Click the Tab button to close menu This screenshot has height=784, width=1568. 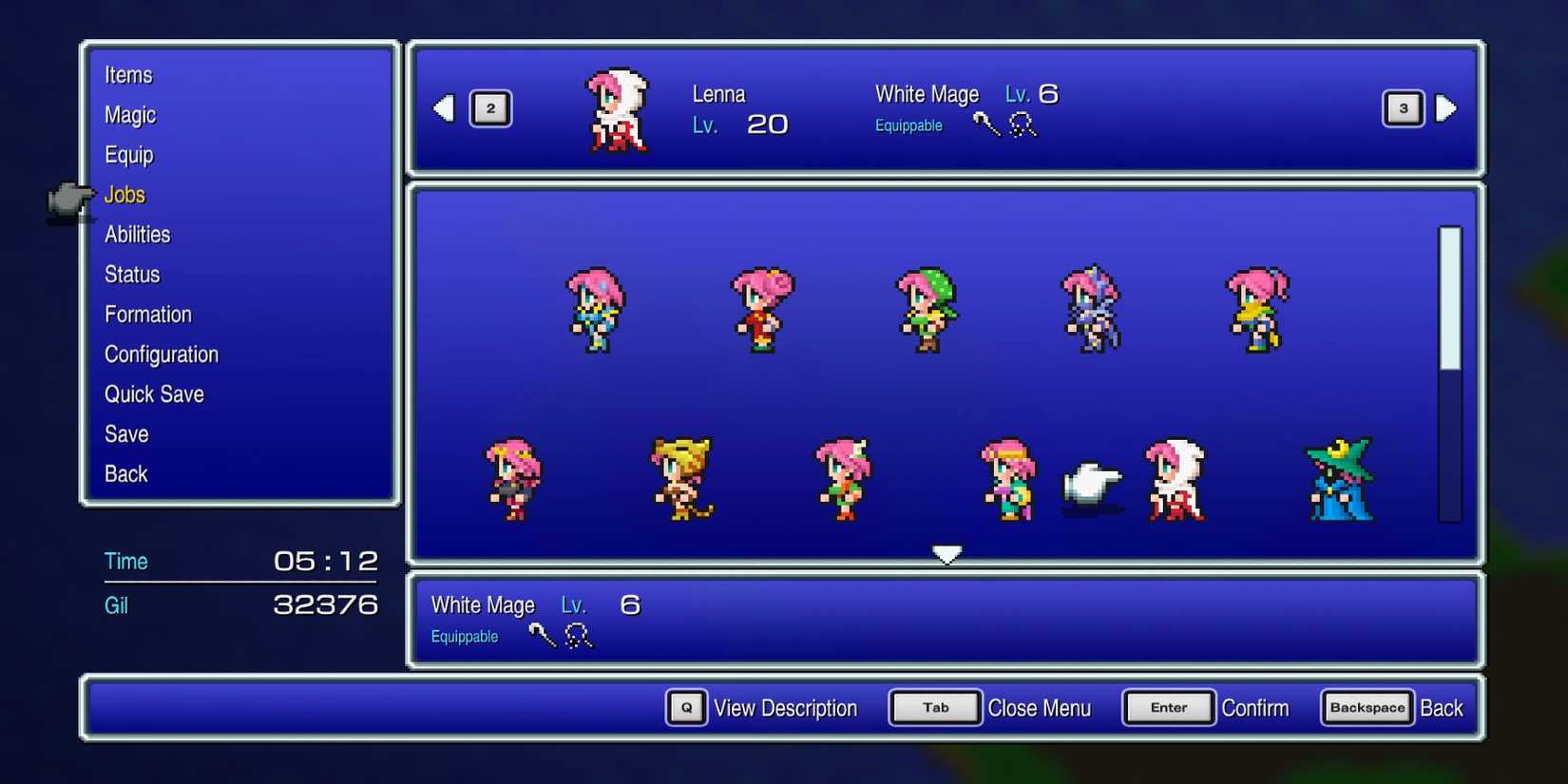coord(934,707)
